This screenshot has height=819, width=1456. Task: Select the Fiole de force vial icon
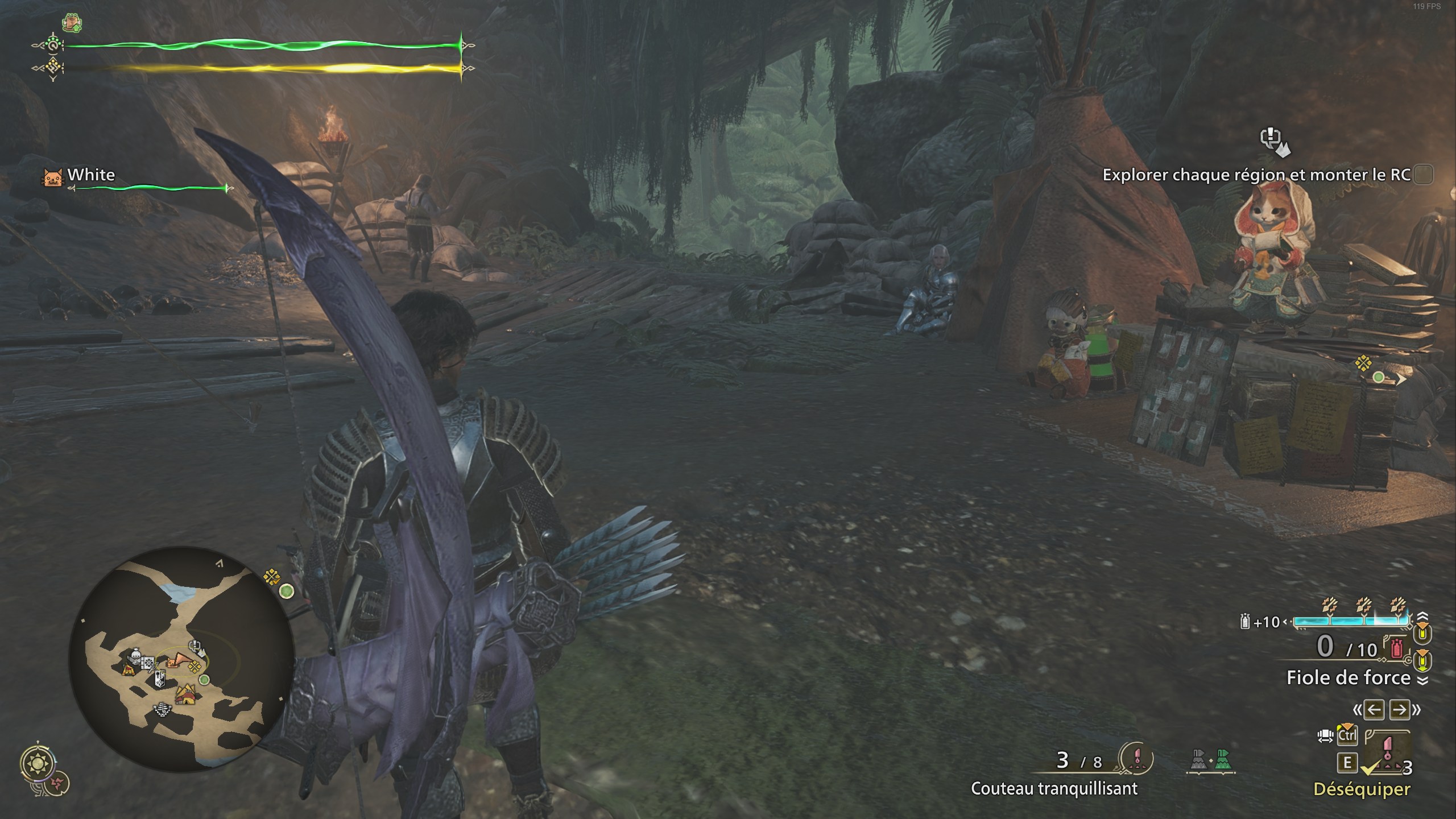pos(1396,648)
